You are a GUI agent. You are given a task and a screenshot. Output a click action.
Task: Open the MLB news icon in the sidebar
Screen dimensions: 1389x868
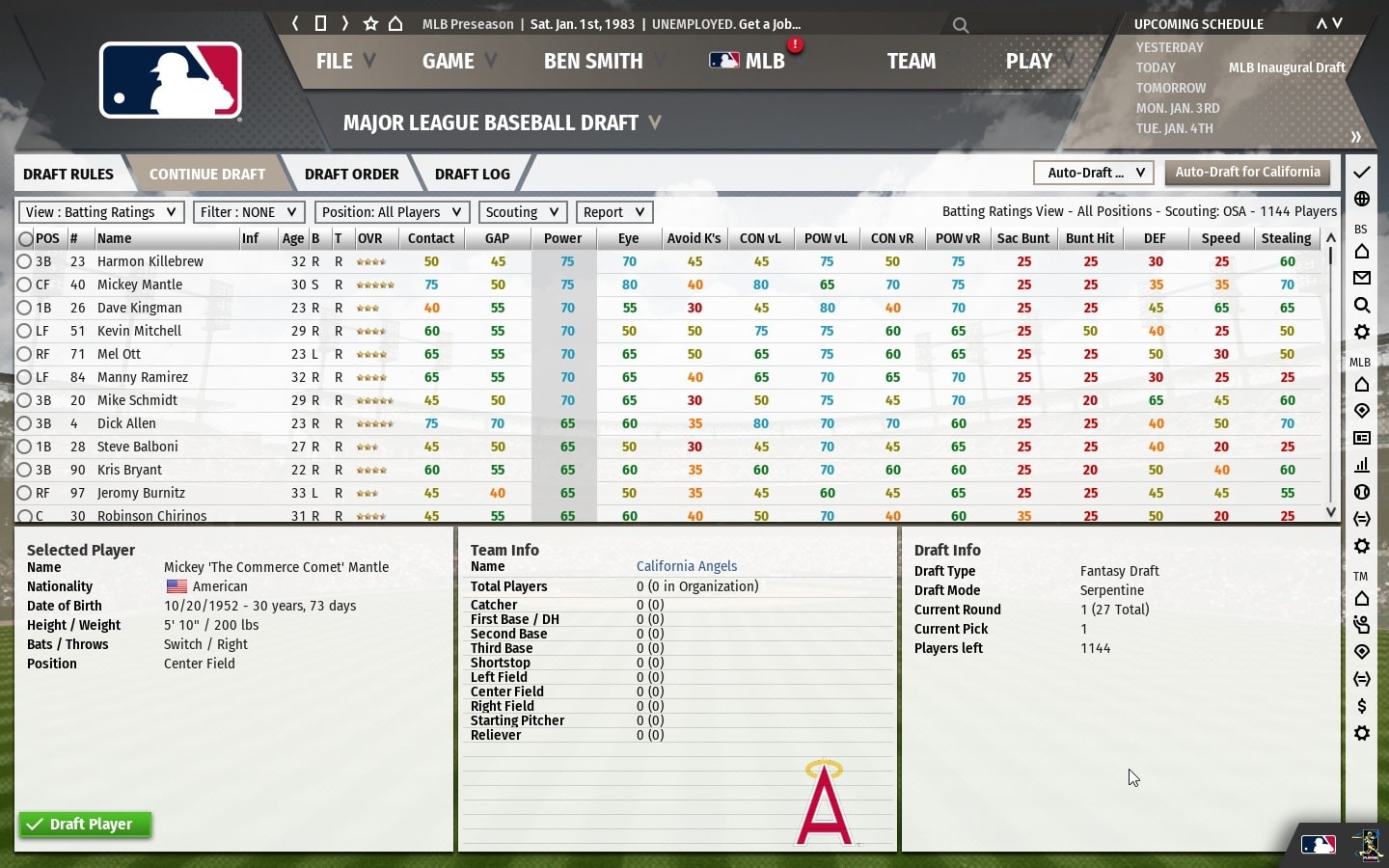pyautogui.click(x=1362, y=438)
